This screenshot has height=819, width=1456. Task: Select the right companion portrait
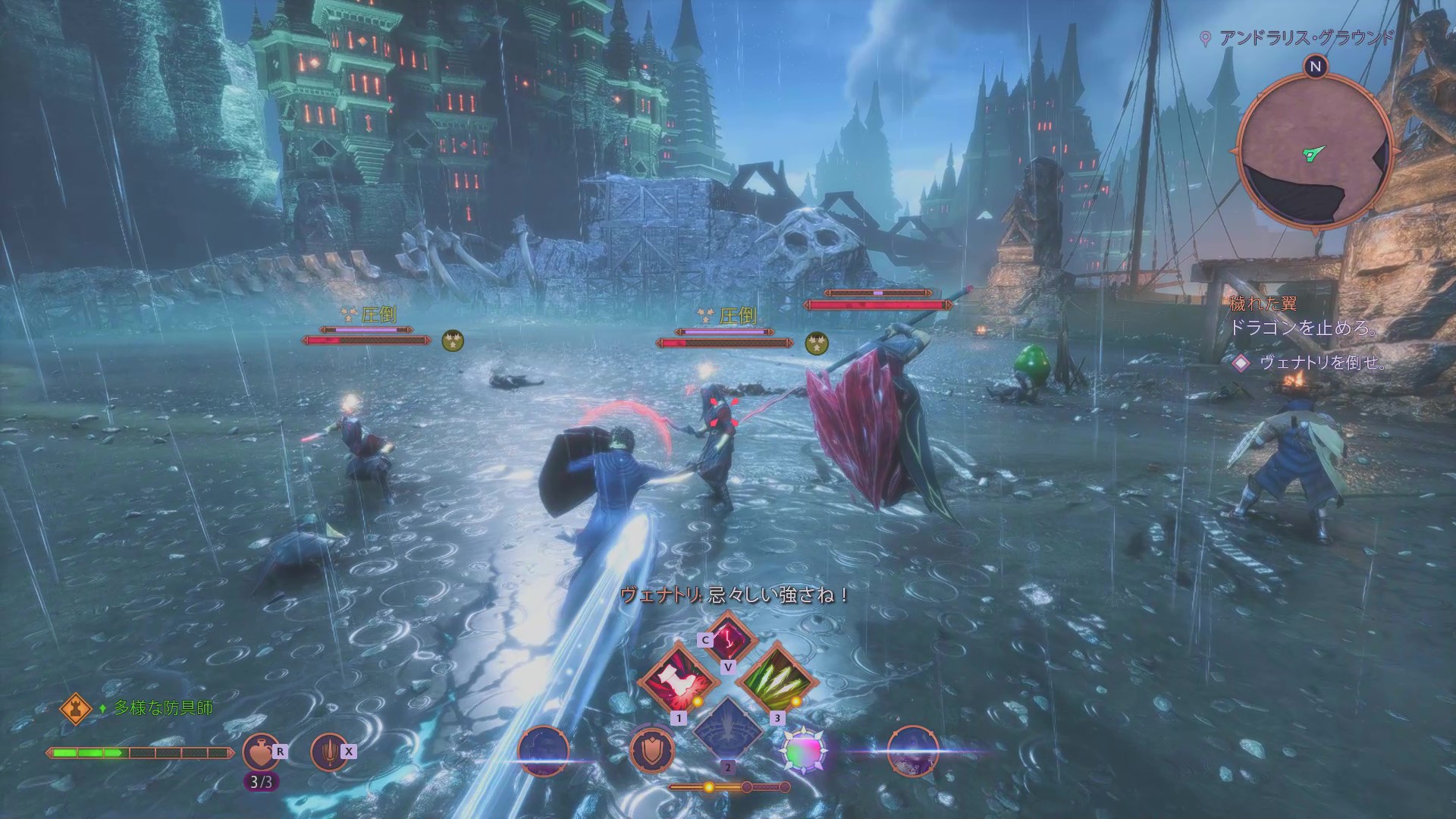click(912, 752)
